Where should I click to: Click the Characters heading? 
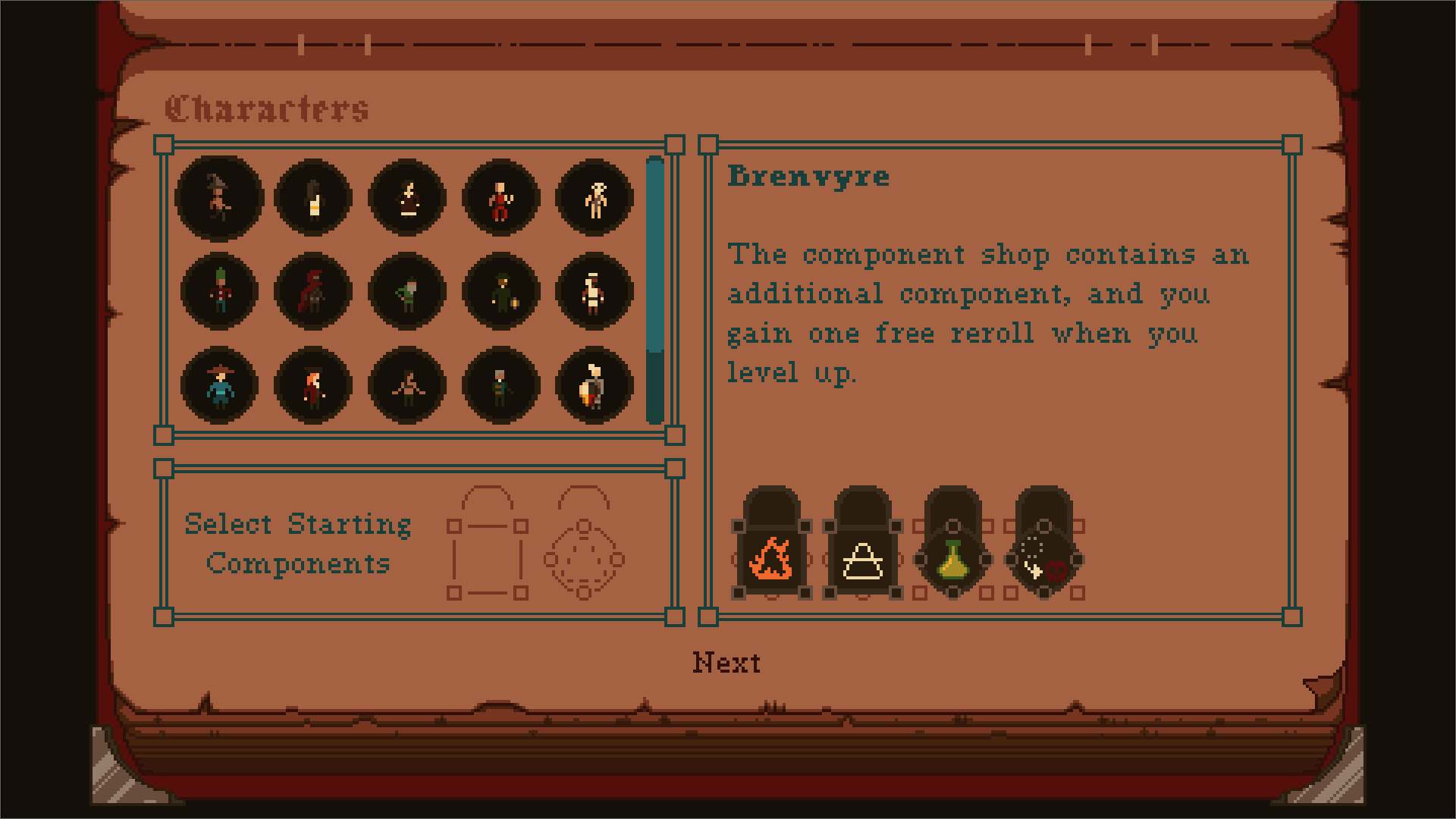pyautogui.click(x=269, y=108)
